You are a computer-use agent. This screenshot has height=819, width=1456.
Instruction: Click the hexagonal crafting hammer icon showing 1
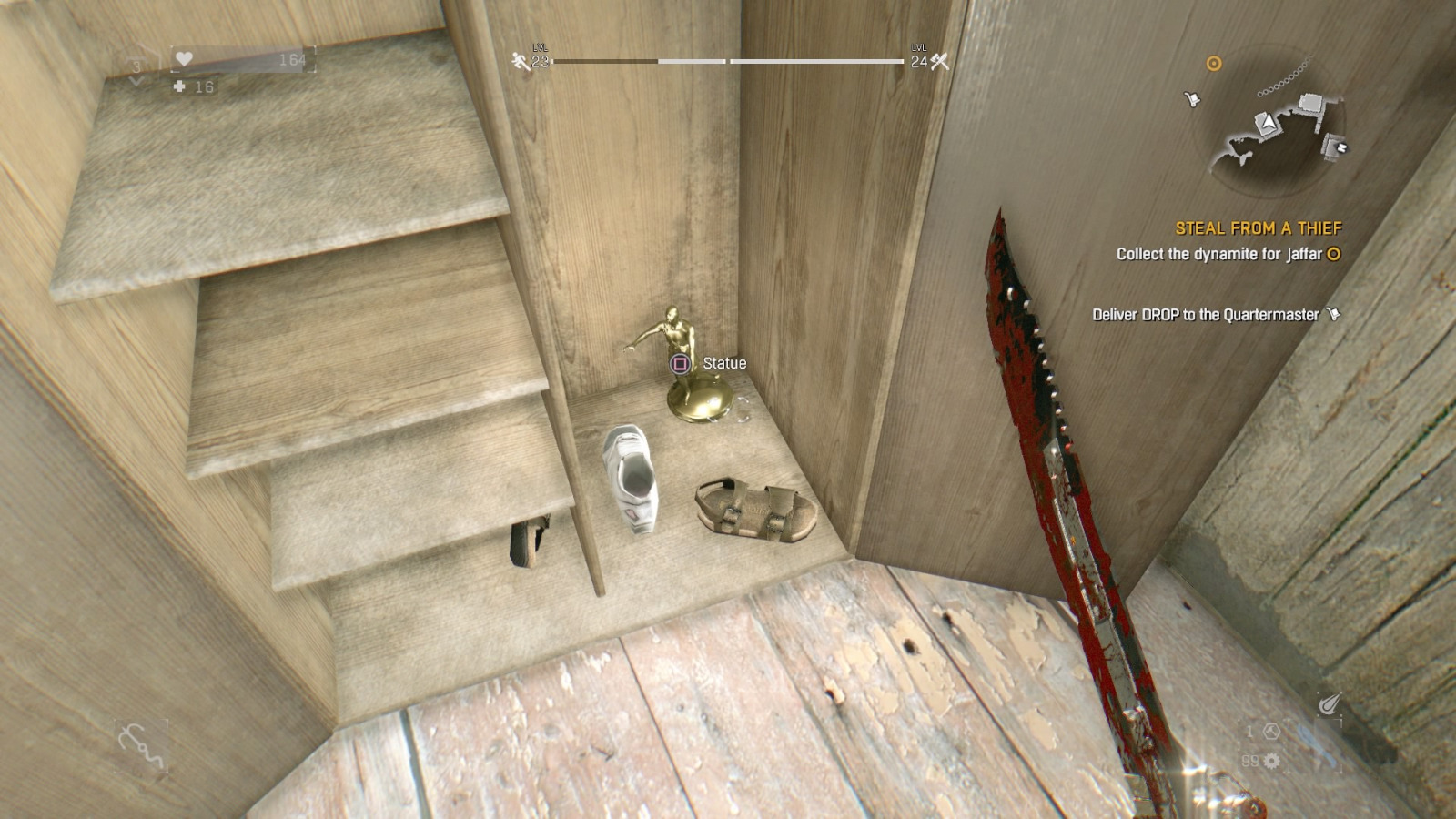pyautogui.click(x=1270, y=732)
